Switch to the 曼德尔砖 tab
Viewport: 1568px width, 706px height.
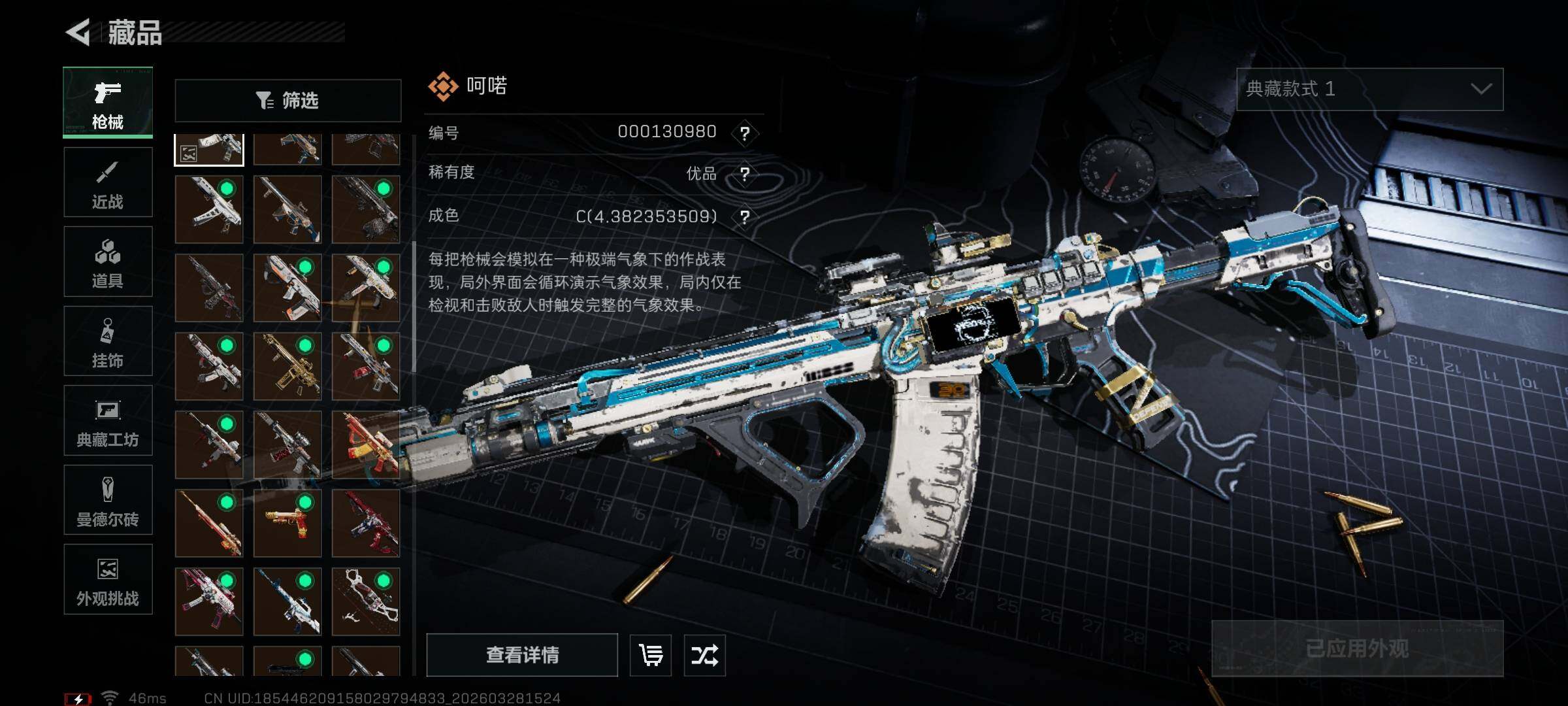108,499
